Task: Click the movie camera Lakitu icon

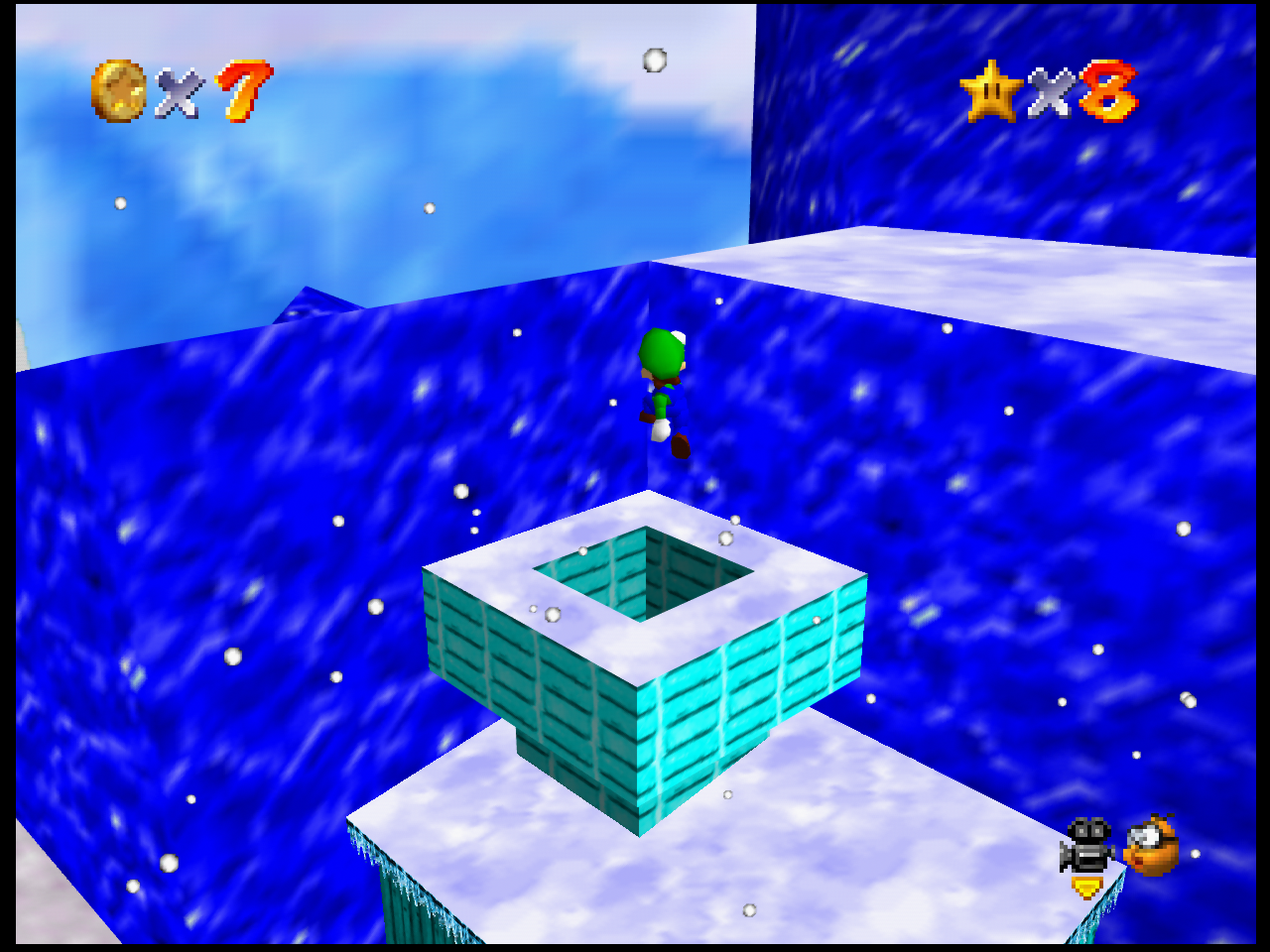Action: [x=1086, y=845]
